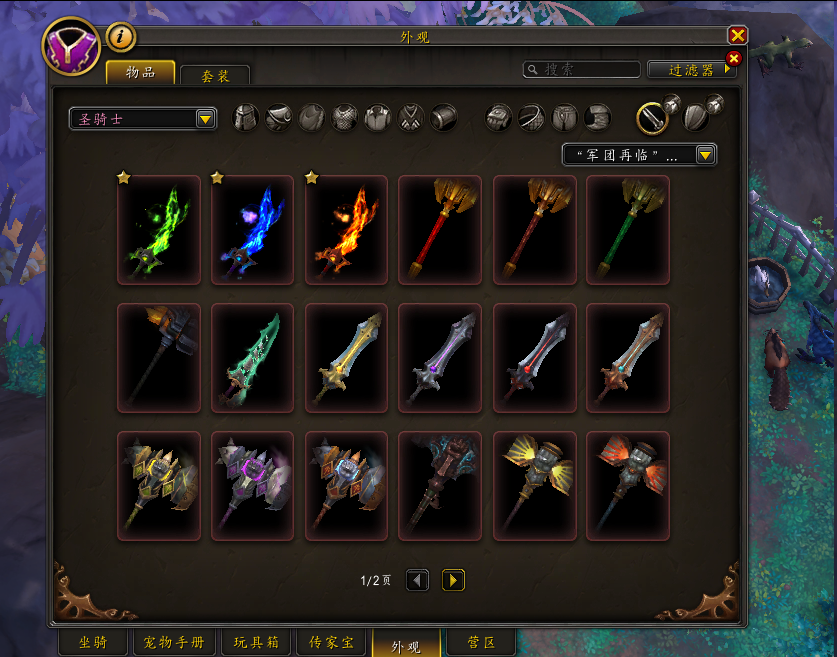Screen dimensions: 837x657
Task: Select the highlighted main-hand weapon slot
Action: pos(652,118)
